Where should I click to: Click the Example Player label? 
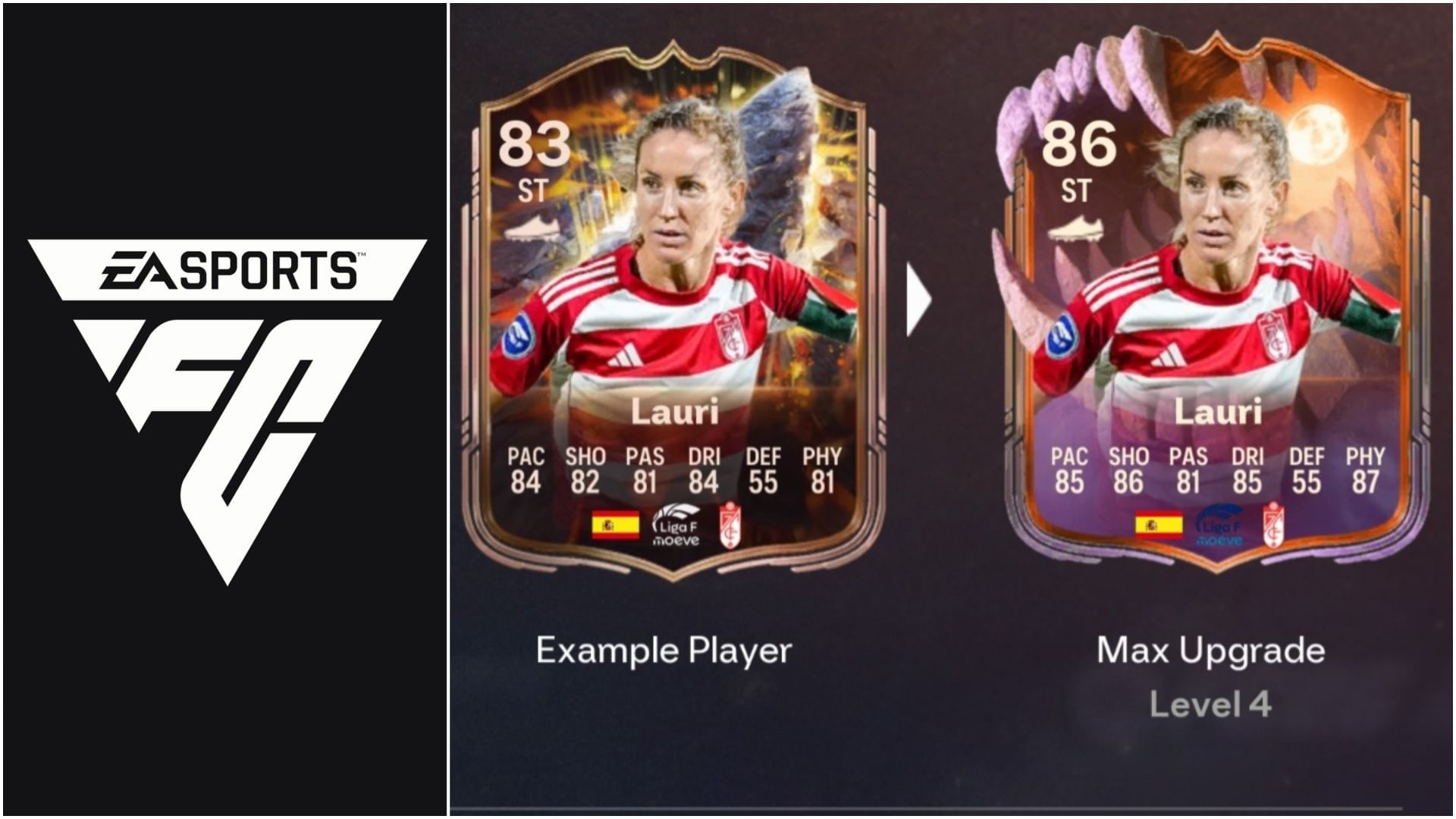[x=664, y=648]
